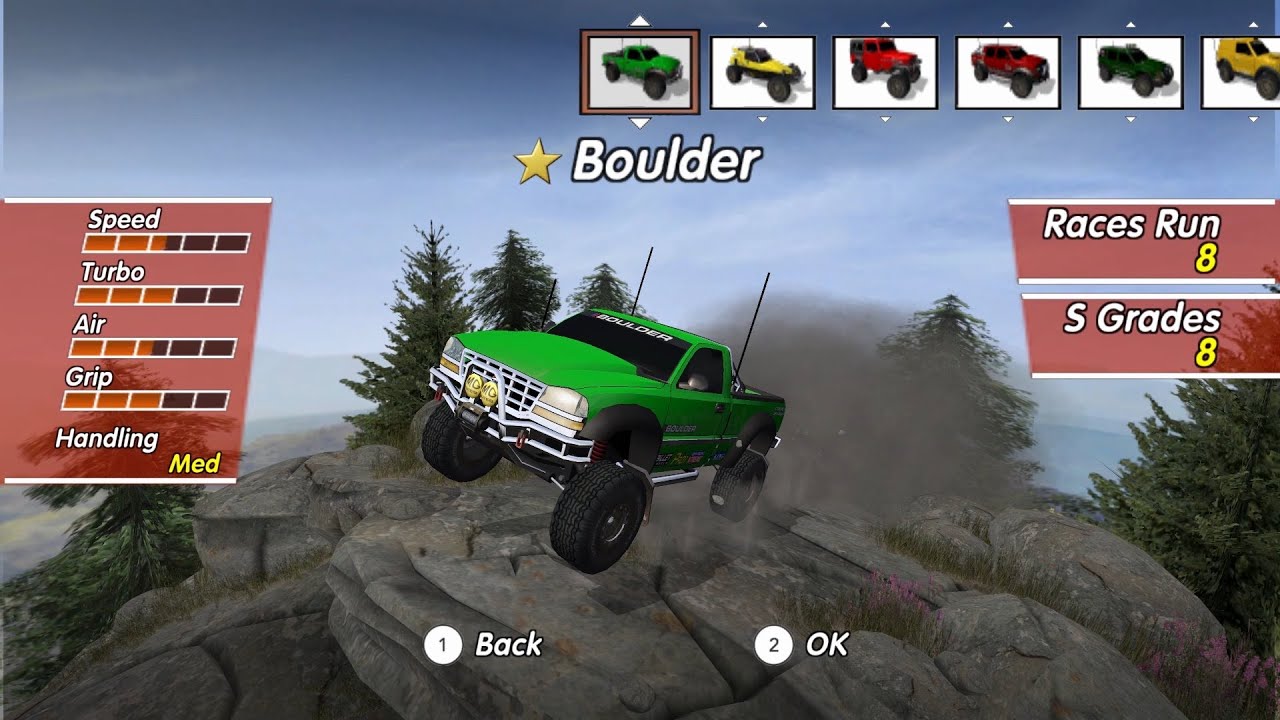
Task: Click the up arrow above the green truck
Action: click(640, 20)
